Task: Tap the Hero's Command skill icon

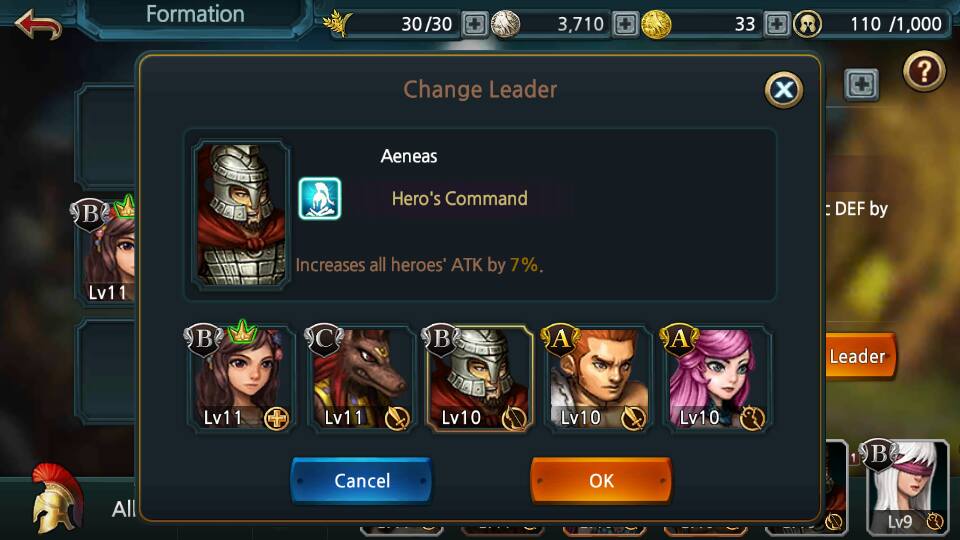Action: (320, 198)
